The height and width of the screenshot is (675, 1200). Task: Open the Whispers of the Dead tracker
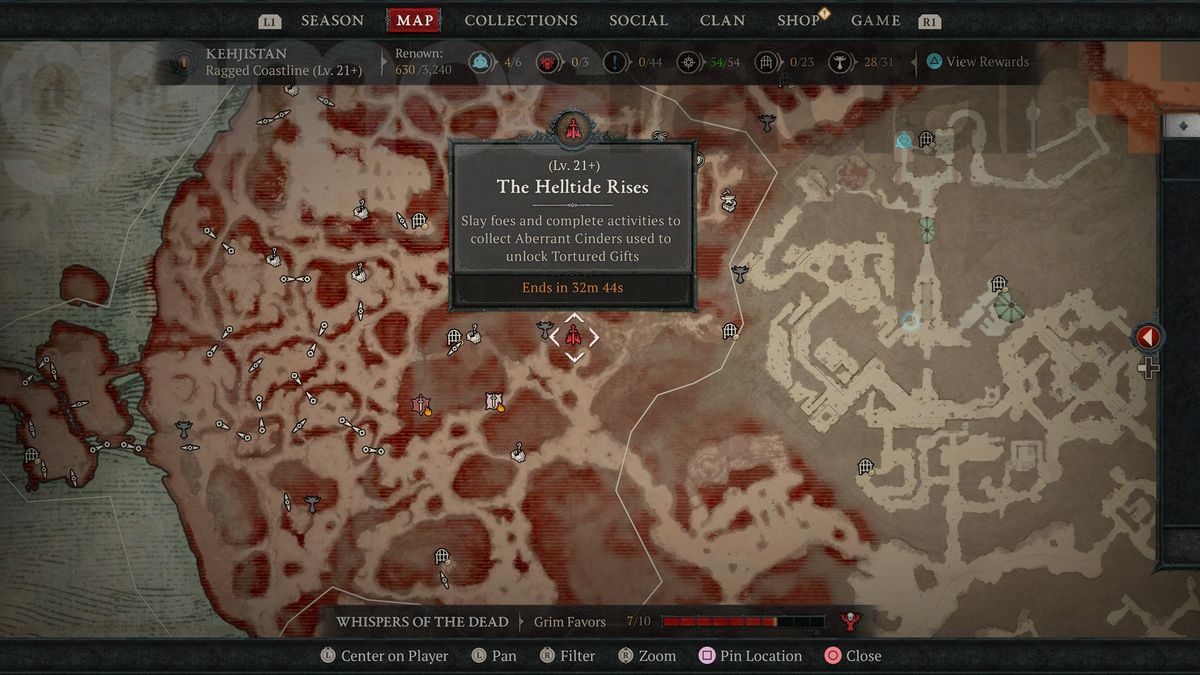422,622
